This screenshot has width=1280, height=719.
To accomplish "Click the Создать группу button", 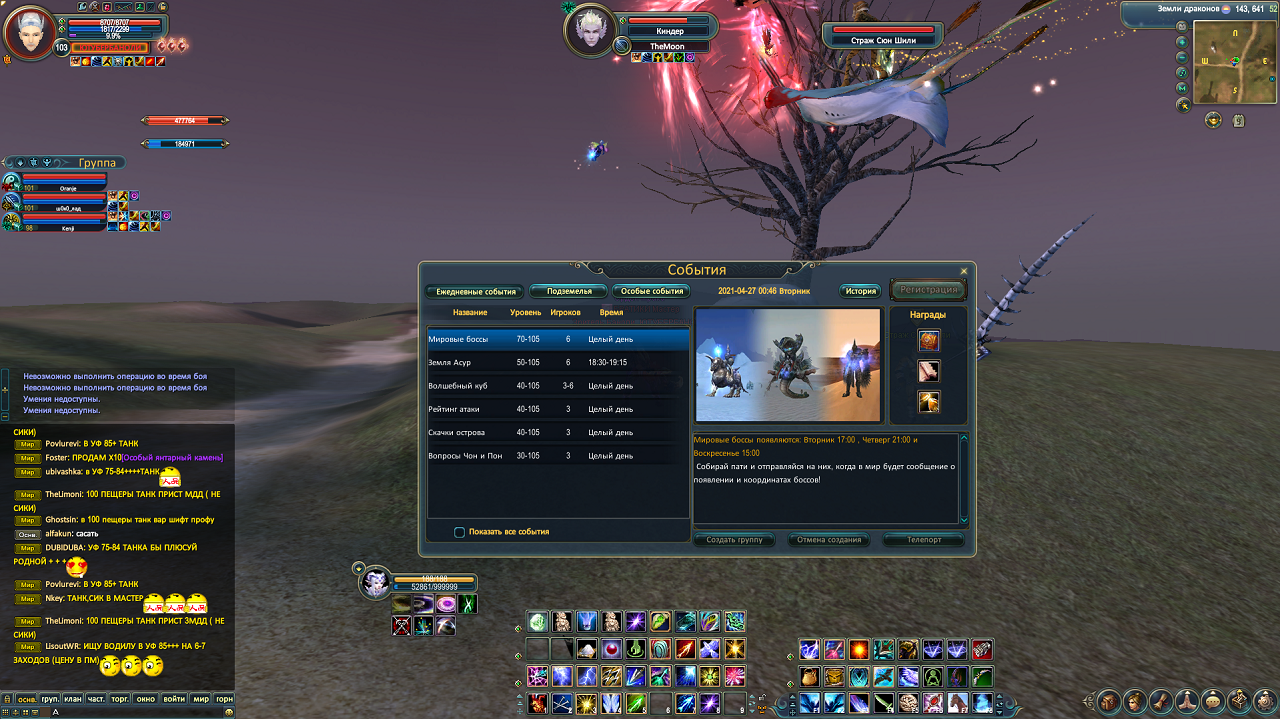I will (x=734, y=540).
